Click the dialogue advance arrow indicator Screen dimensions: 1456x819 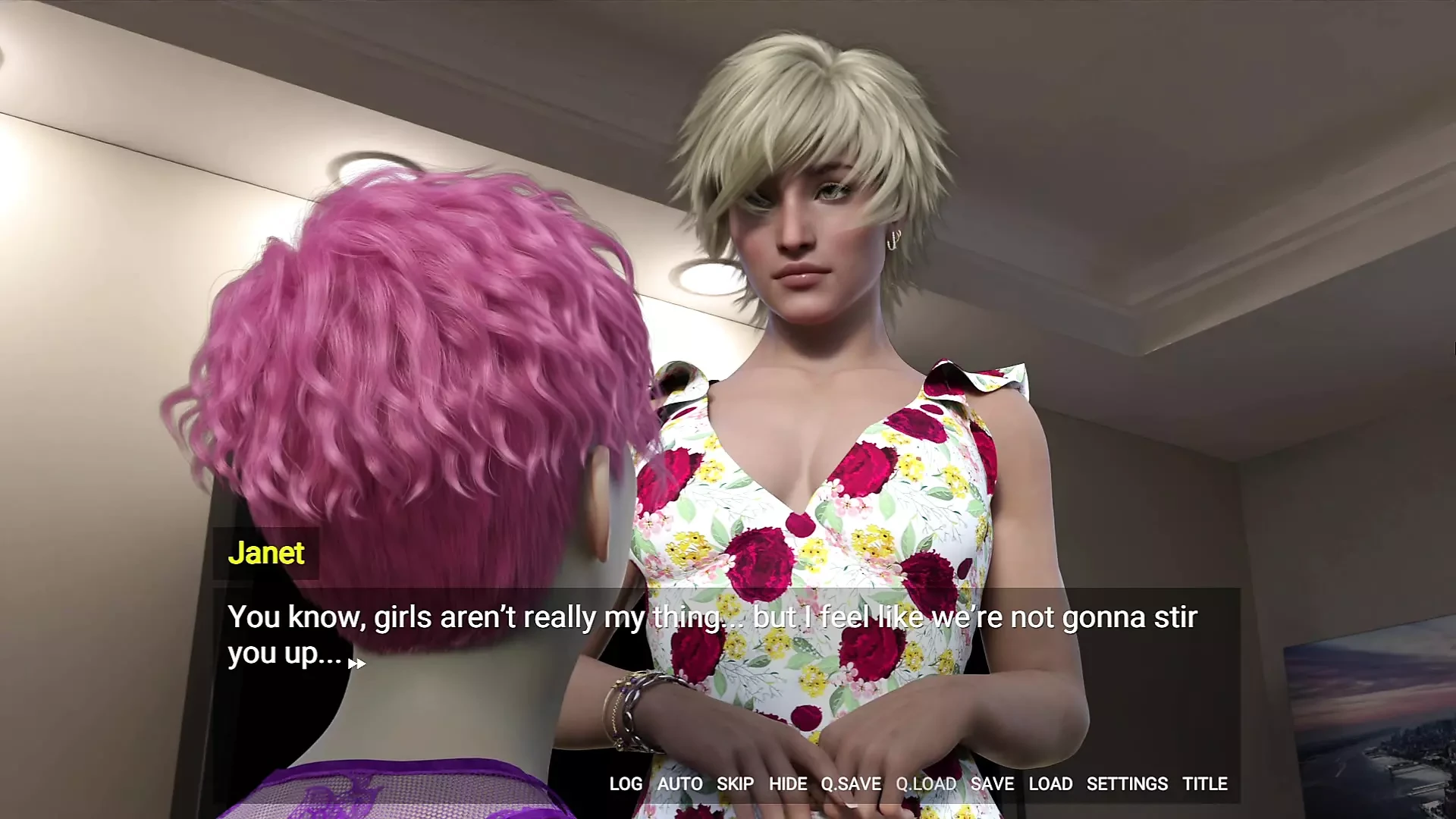(x=356, y=664)
